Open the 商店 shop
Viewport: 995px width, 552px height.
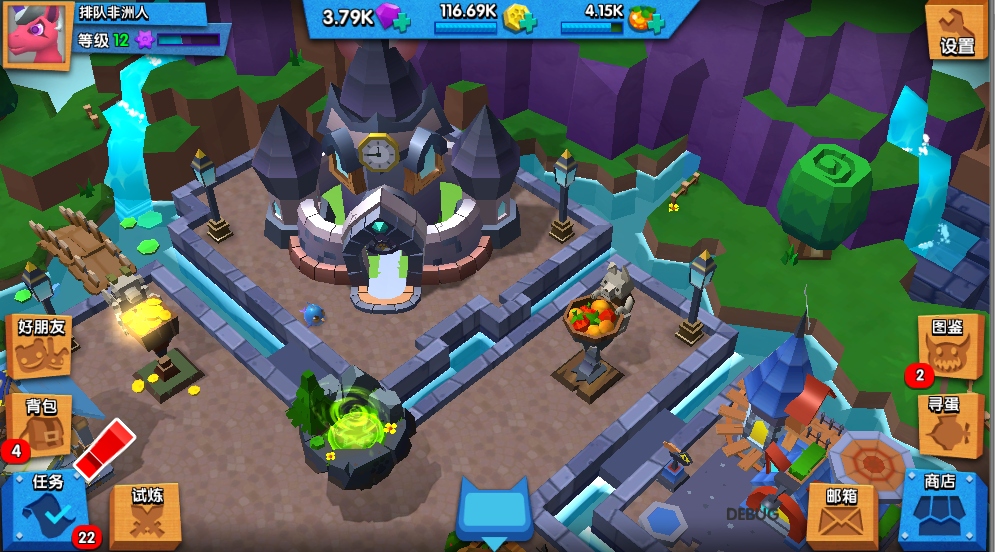[941, 506]
